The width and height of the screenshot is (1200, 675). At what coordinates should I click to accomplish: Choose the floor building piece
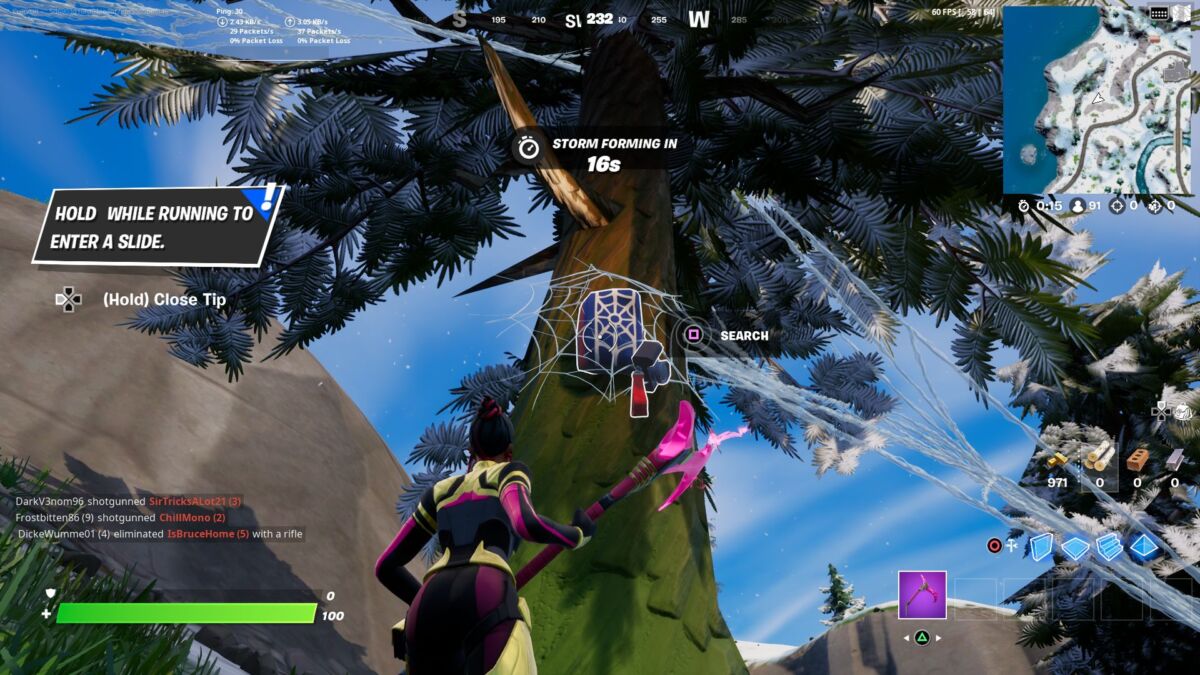(1075, 547)
